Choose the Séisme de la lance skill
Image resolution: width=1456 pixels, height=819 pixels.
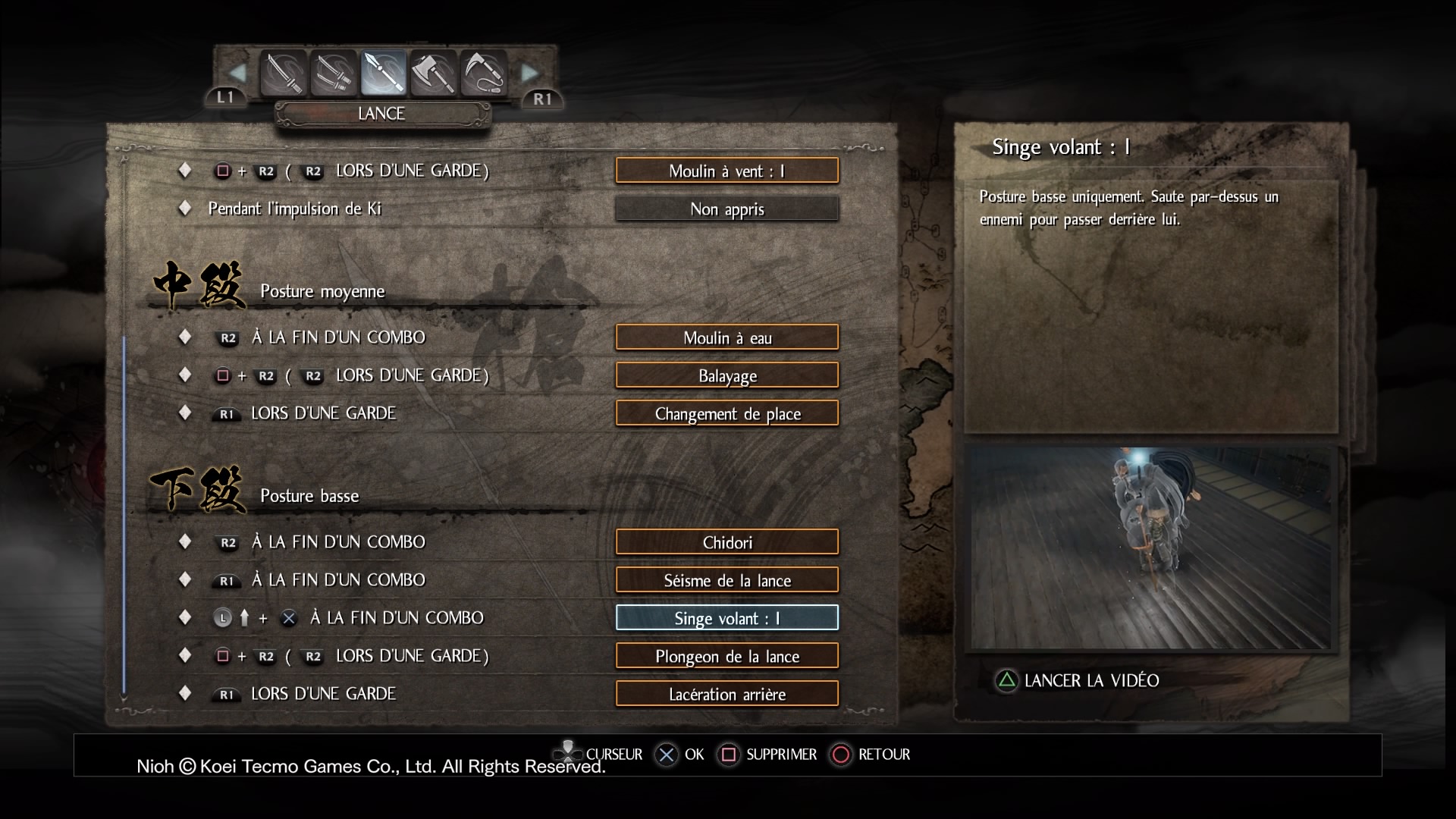pyautogui.click(x=726, y=580)
